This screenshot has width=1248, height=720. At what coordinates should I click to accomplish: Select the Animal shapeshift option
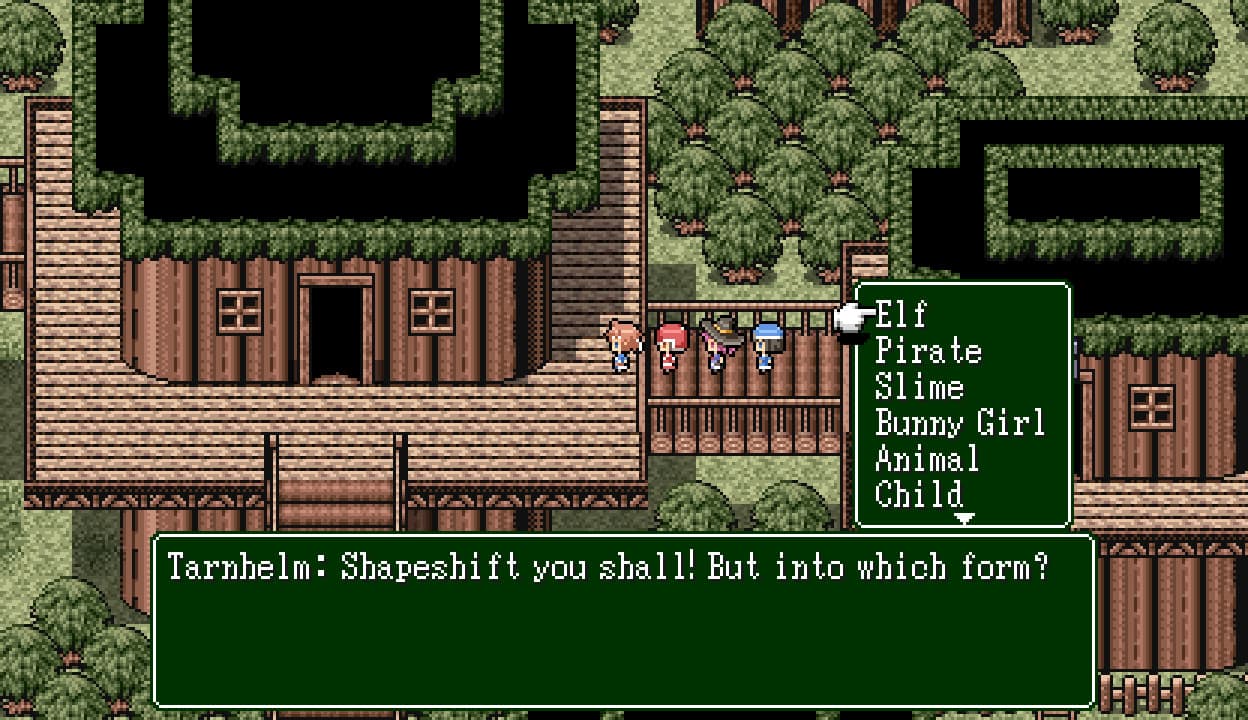(926, 459)
